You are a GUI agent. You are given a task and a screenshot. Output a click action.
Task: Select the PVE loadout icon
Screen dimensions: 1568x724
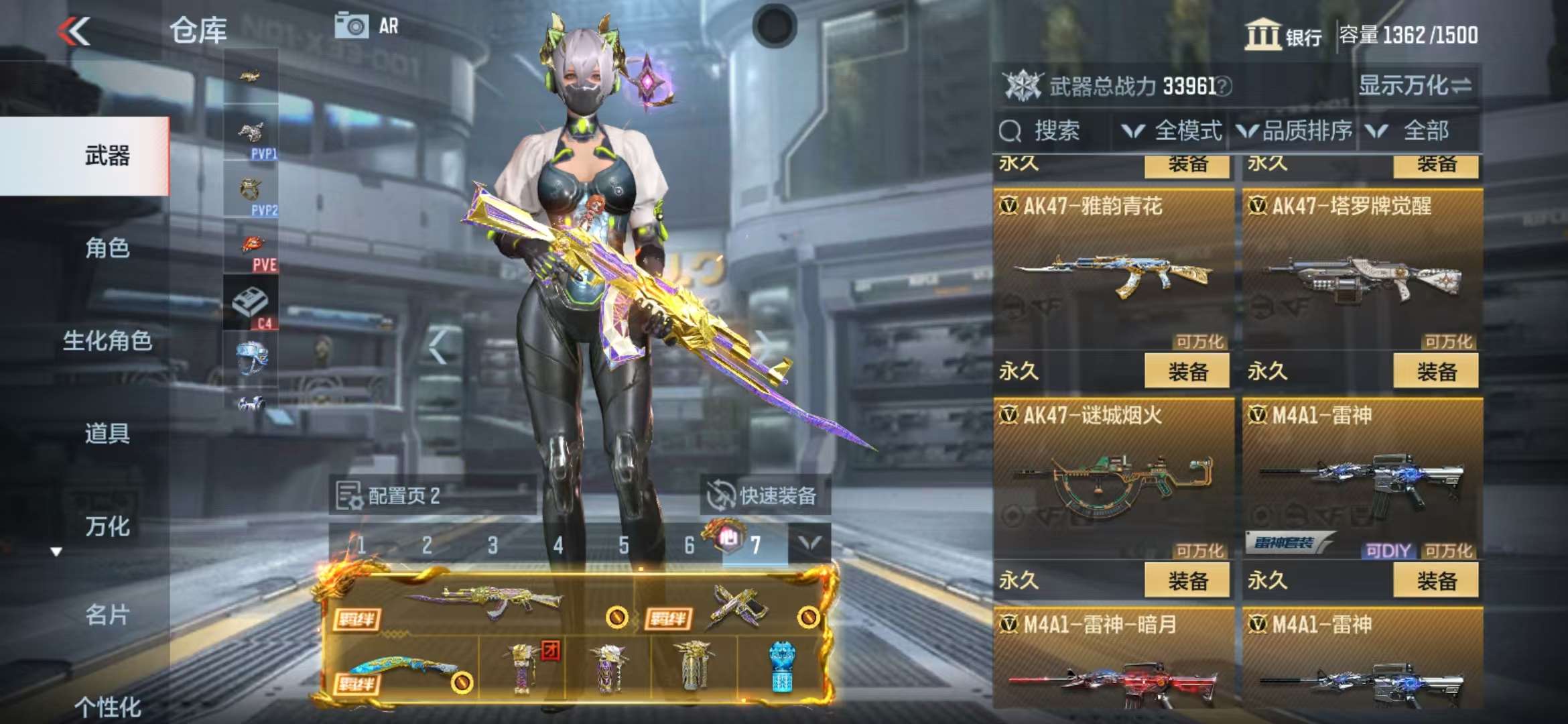tap(251, 251)
